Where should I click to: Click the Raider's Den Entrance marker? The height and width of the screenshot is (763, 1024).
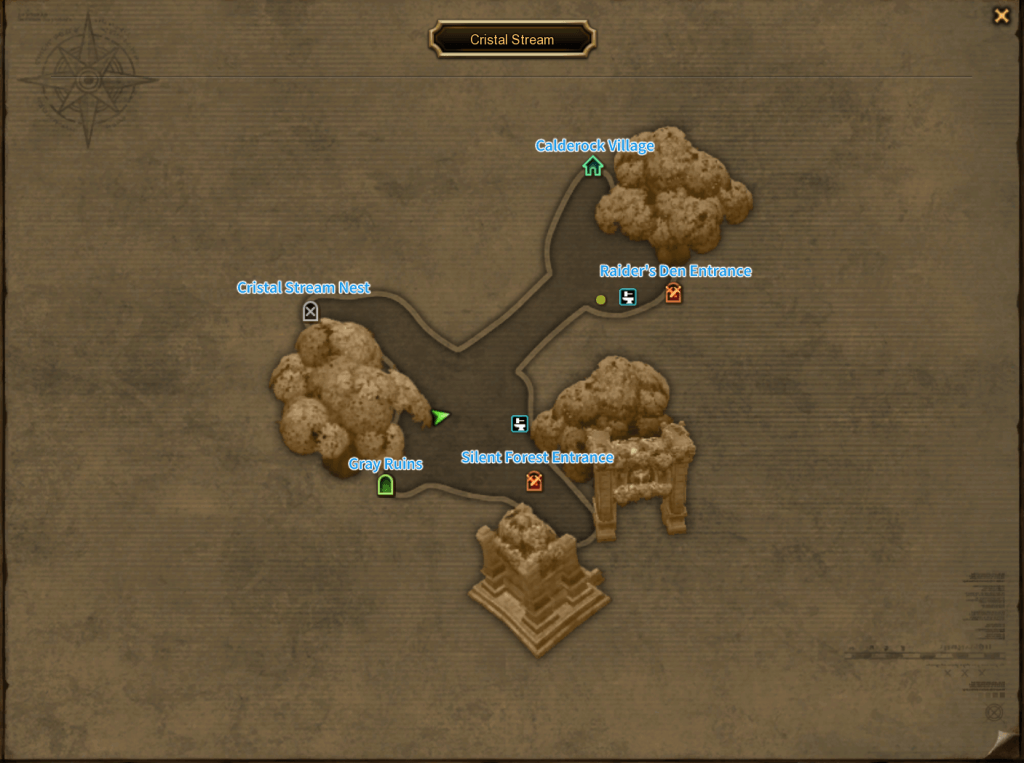click(673, 293)
